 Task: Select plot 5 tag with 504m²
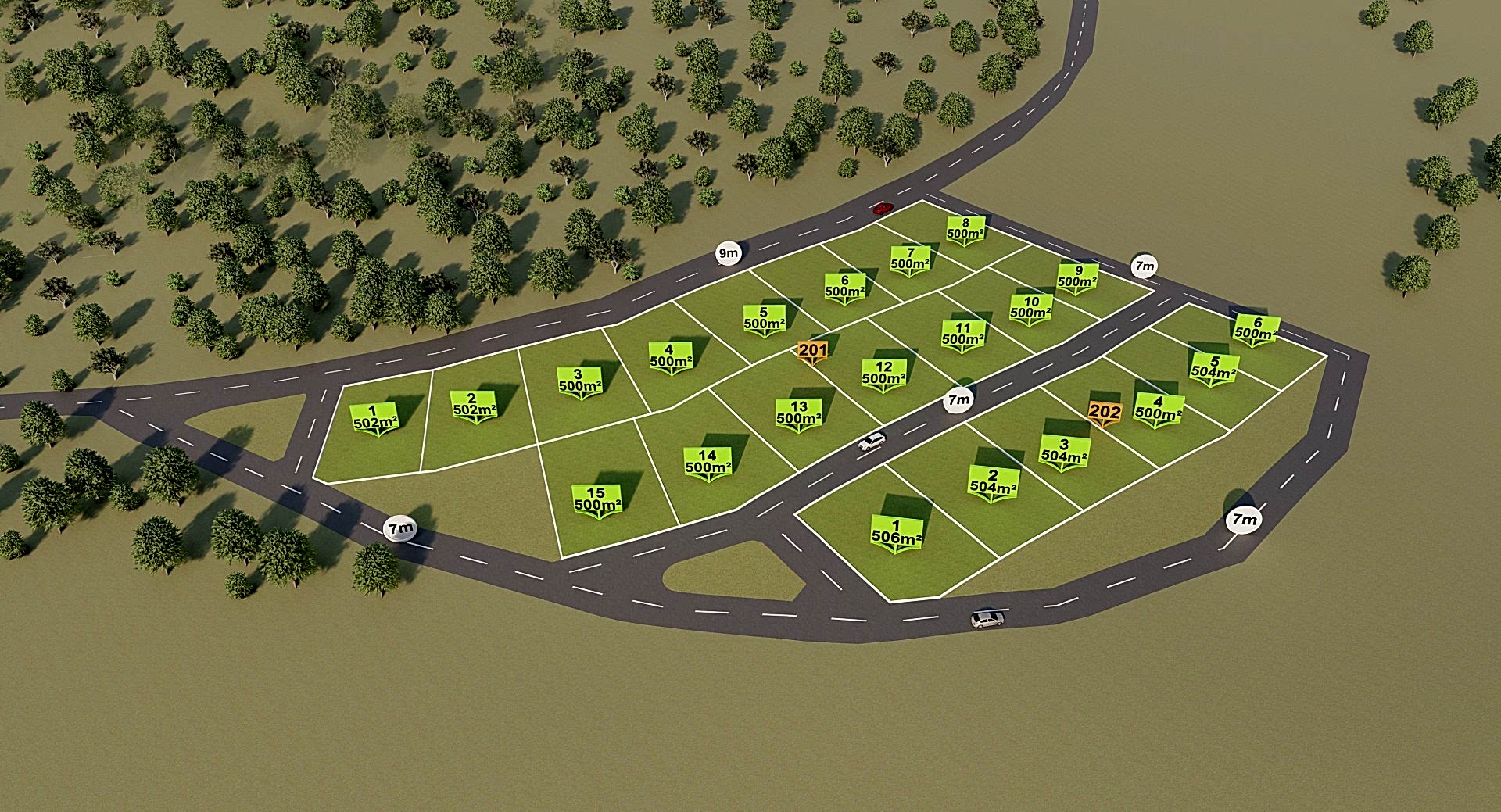click(x=1213, y=368)
